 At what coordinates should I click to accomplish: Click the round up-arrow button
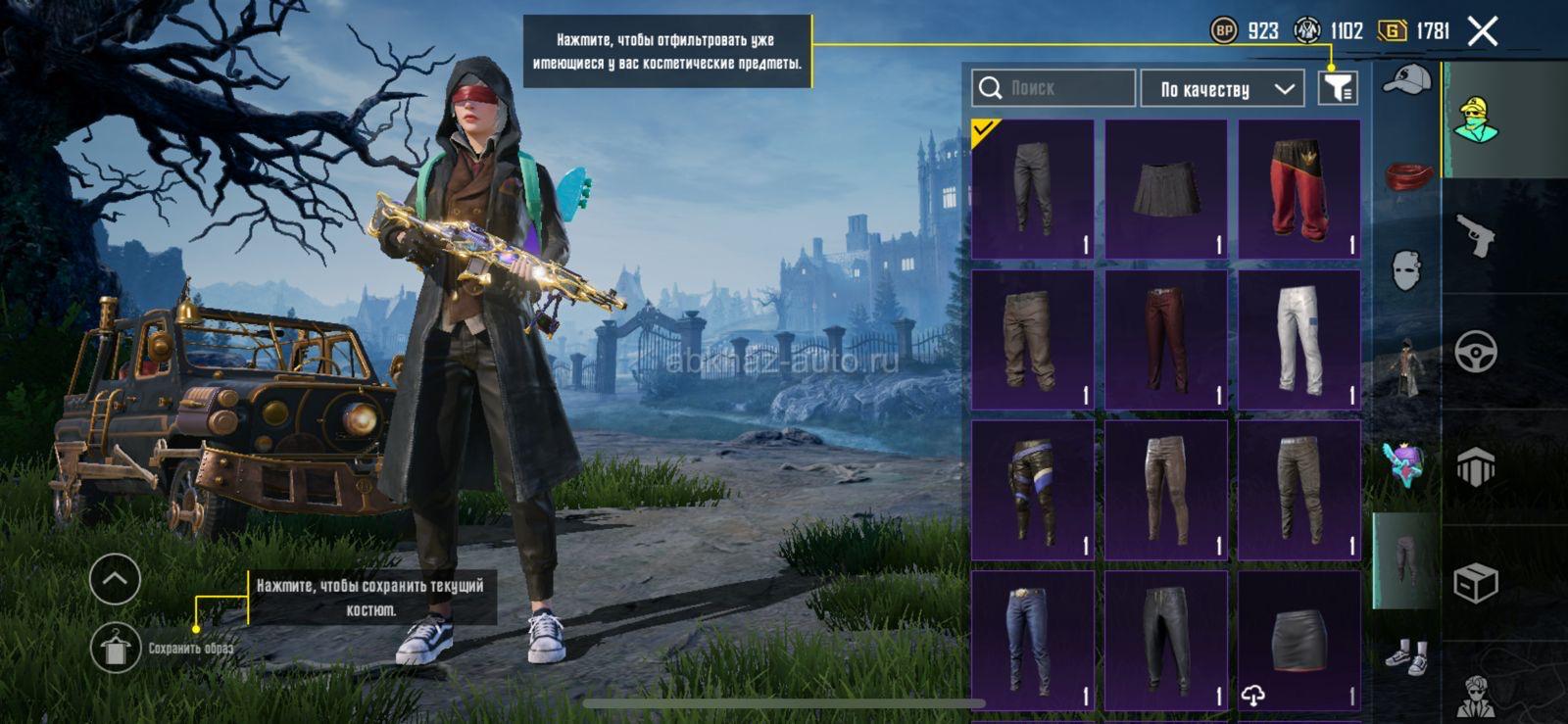coord(116,579)
